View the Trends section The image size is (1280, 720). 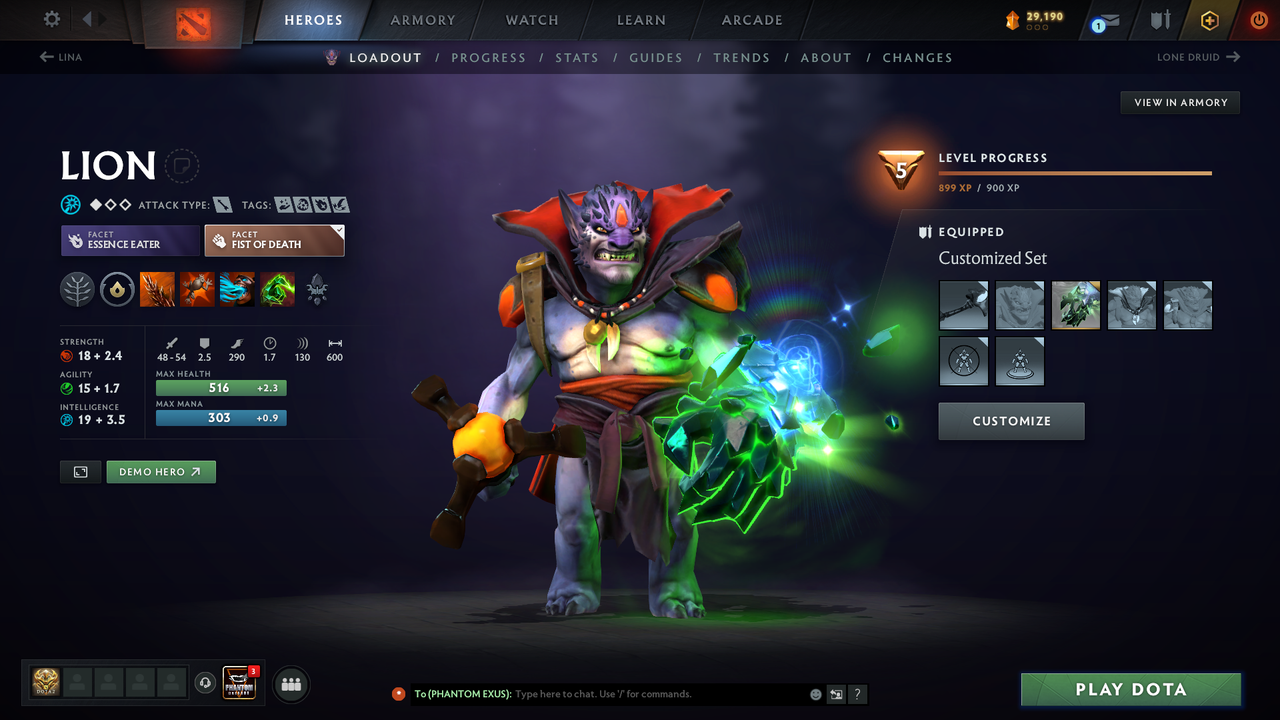pos(742,58)
